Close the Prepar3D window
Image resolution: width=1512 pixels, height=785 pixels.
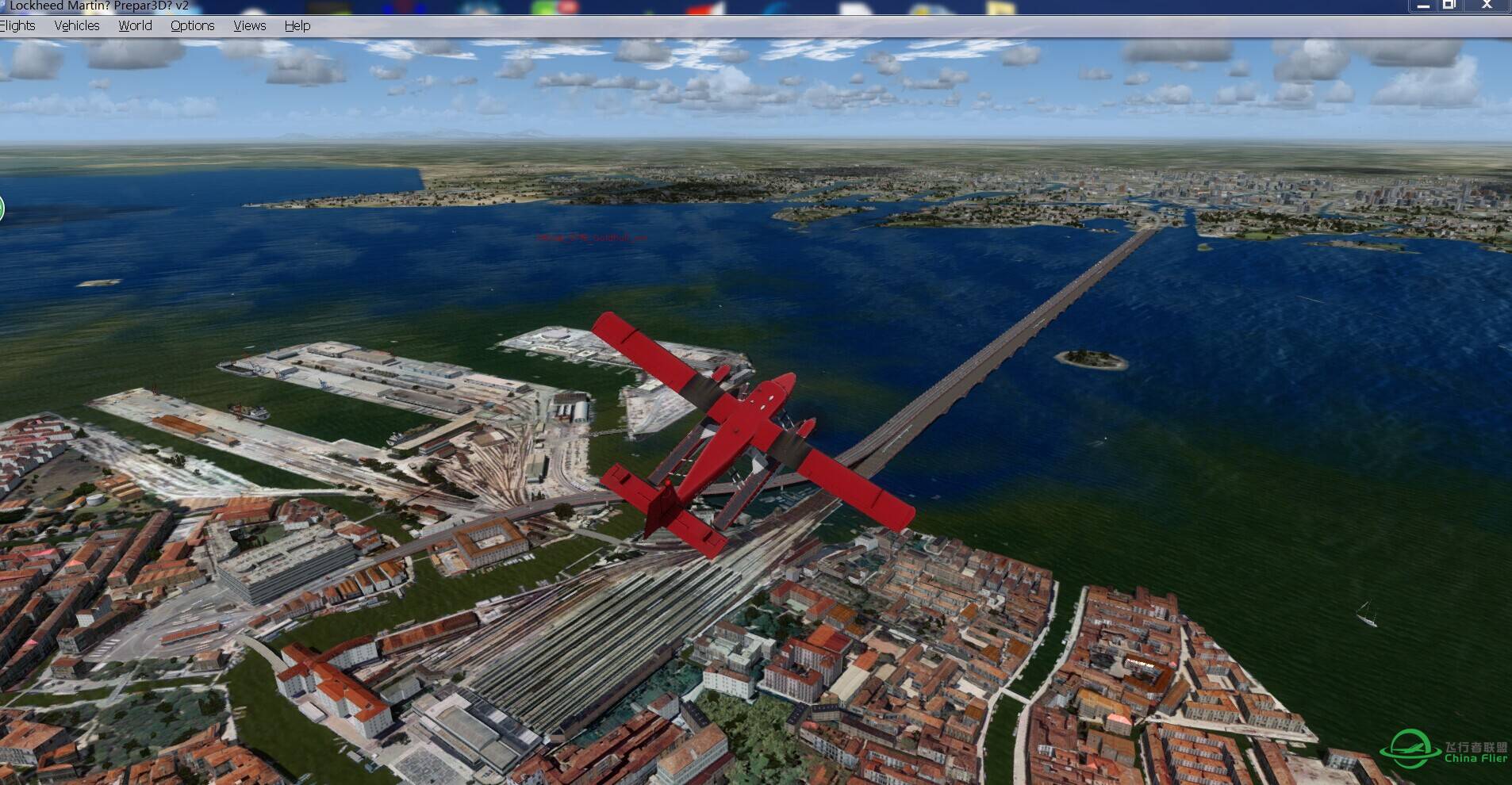(x=1487, y=5)
